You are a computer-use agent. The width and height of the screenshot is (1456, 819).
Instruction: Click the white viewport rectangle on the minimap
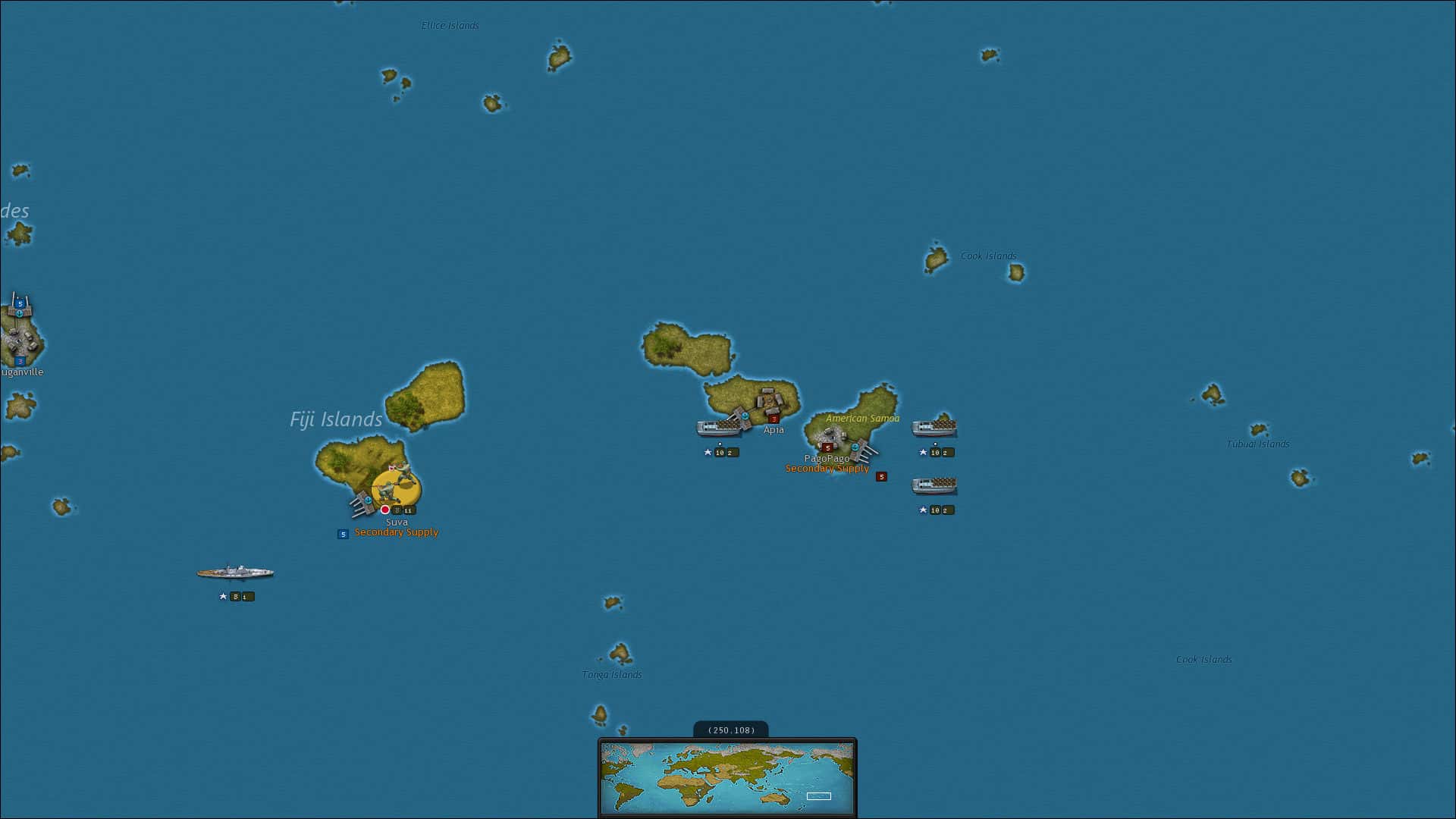pyautogui.click(x=819, y=796)
